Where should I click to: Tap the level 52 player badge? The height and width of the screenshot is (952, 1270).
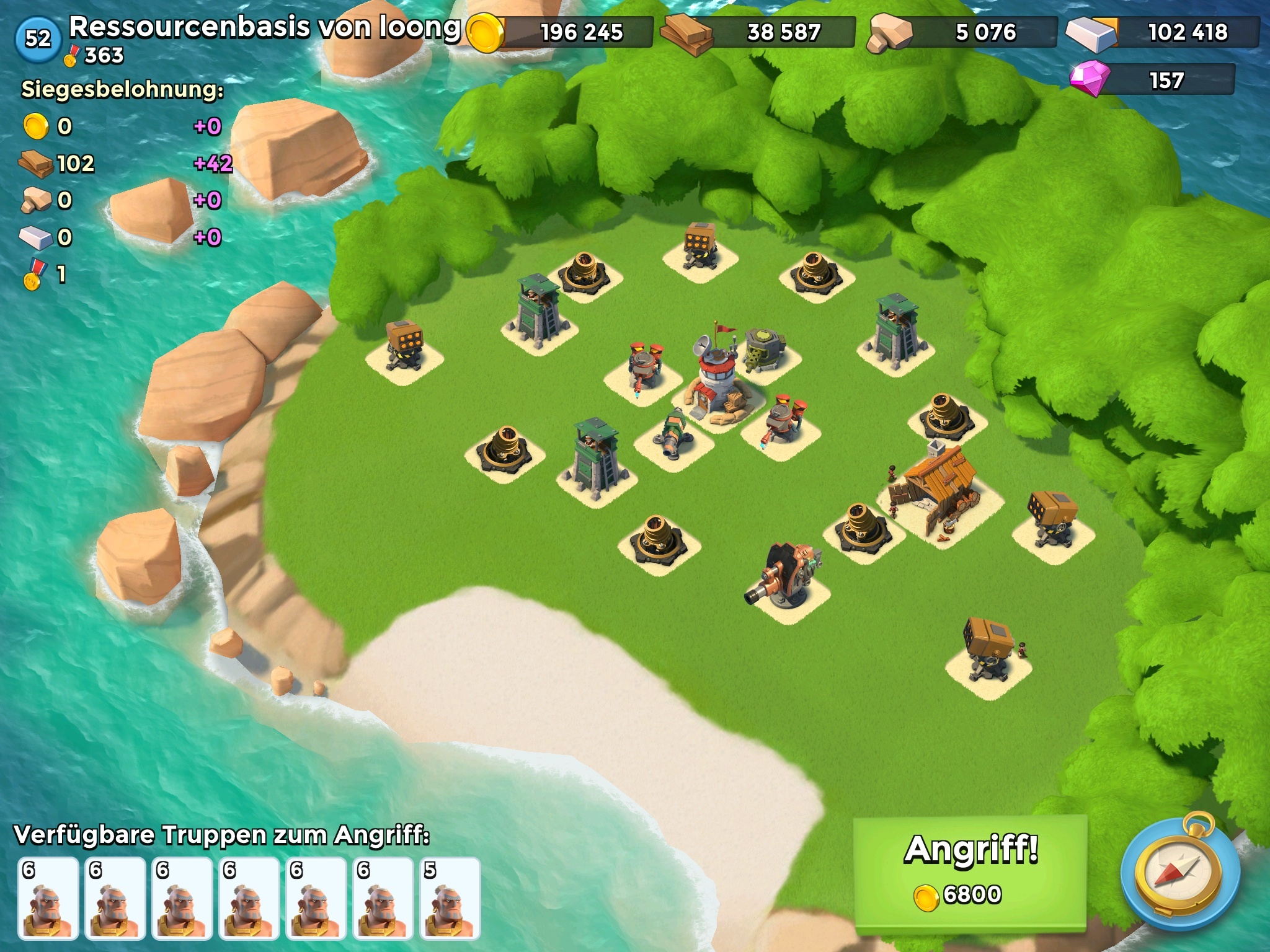pos(38,39)
